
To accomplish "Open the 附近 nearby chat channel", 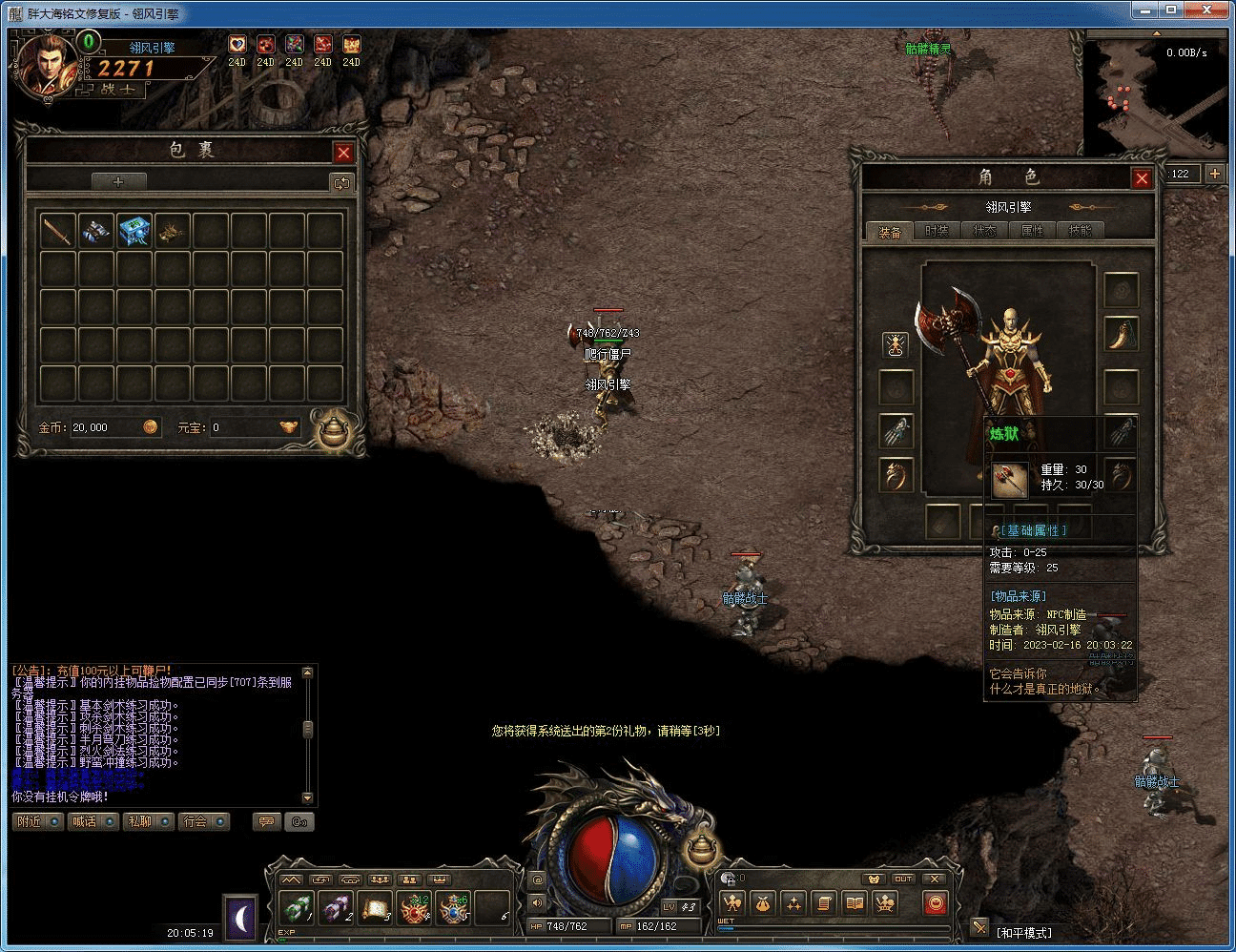I will (x=37, y=821).
